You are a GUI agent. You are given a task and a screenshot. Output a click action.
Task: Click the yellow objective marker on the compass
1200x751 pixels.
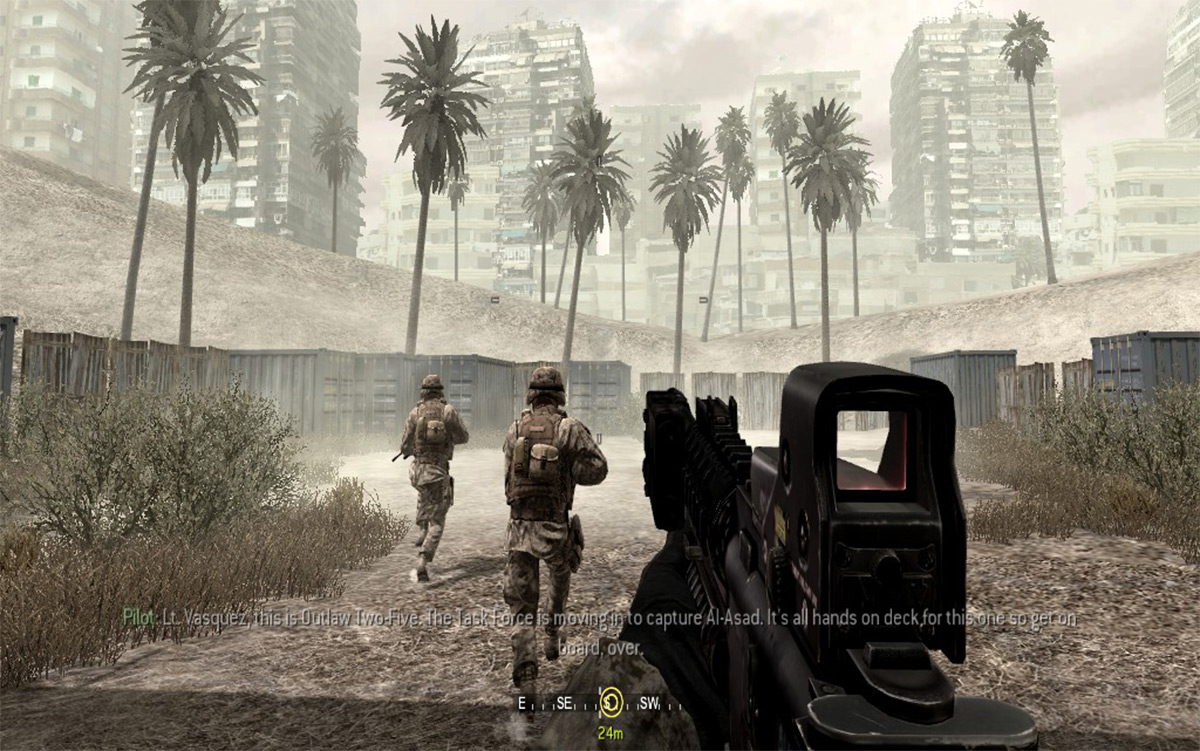coord(610,702)
